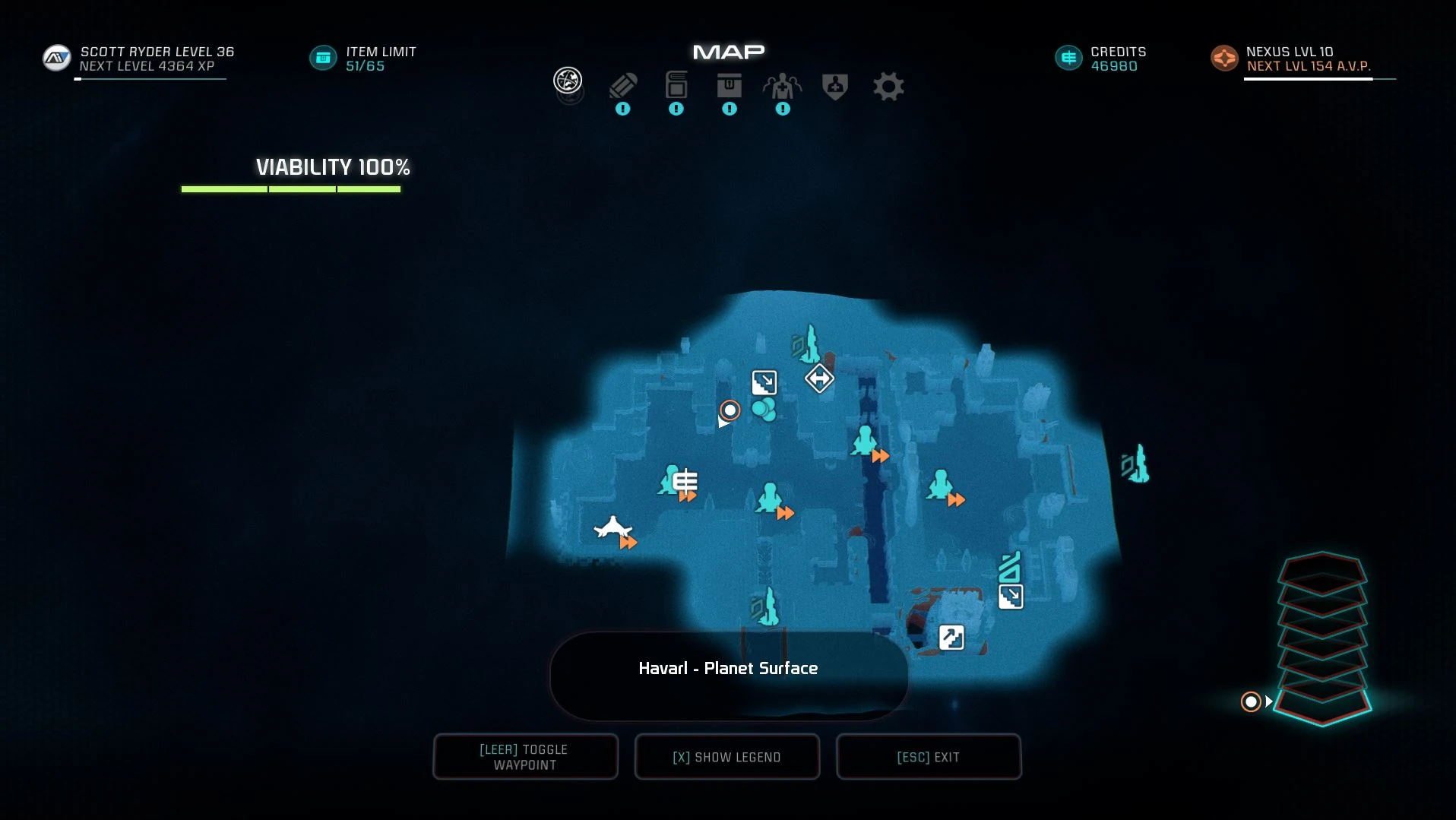Select the Tempest ship marker on map
The height and width of the screenshot is (820, 1456).
612,527
